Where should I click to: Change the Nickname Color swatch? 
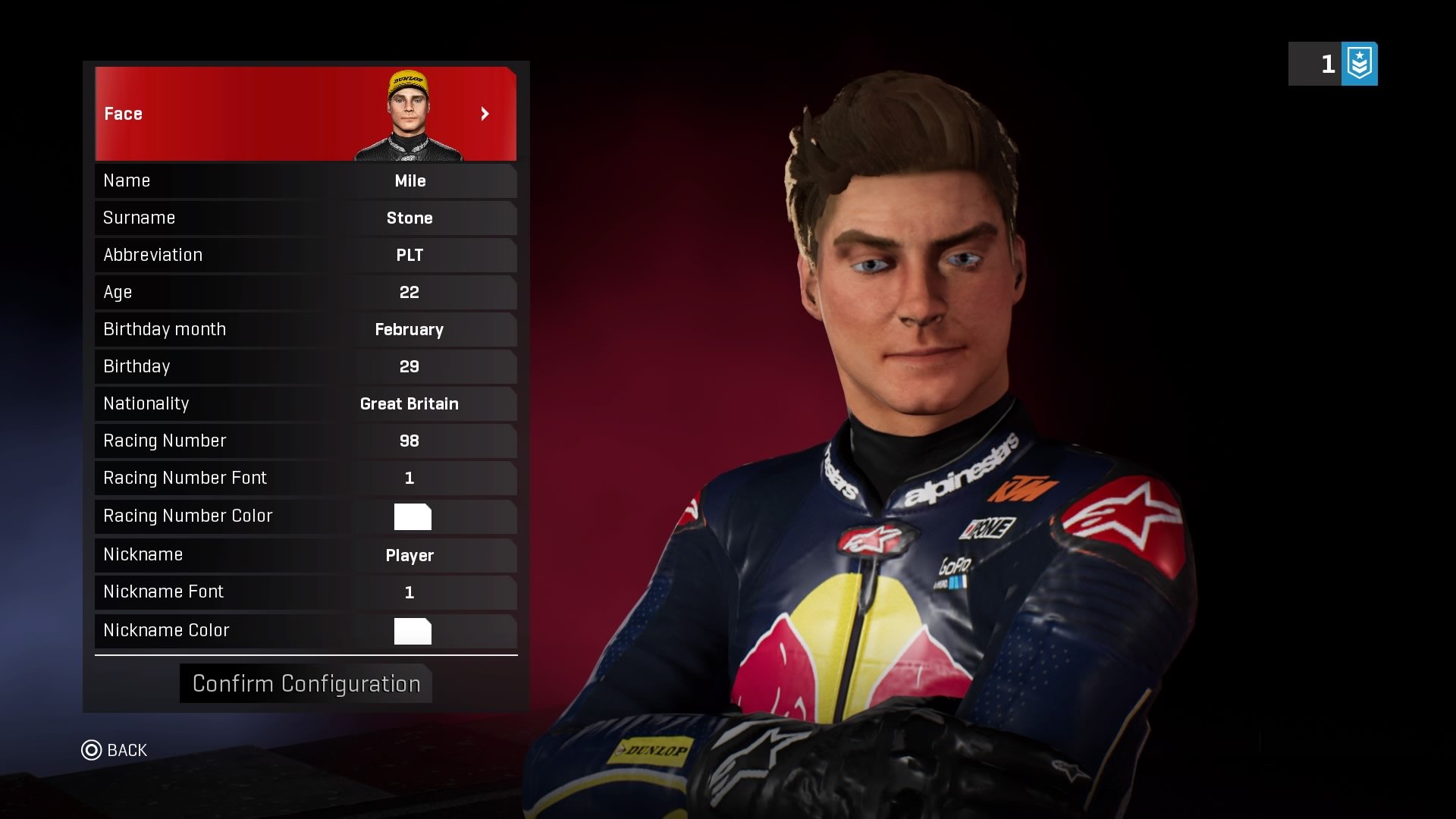[x=412, y=630]
